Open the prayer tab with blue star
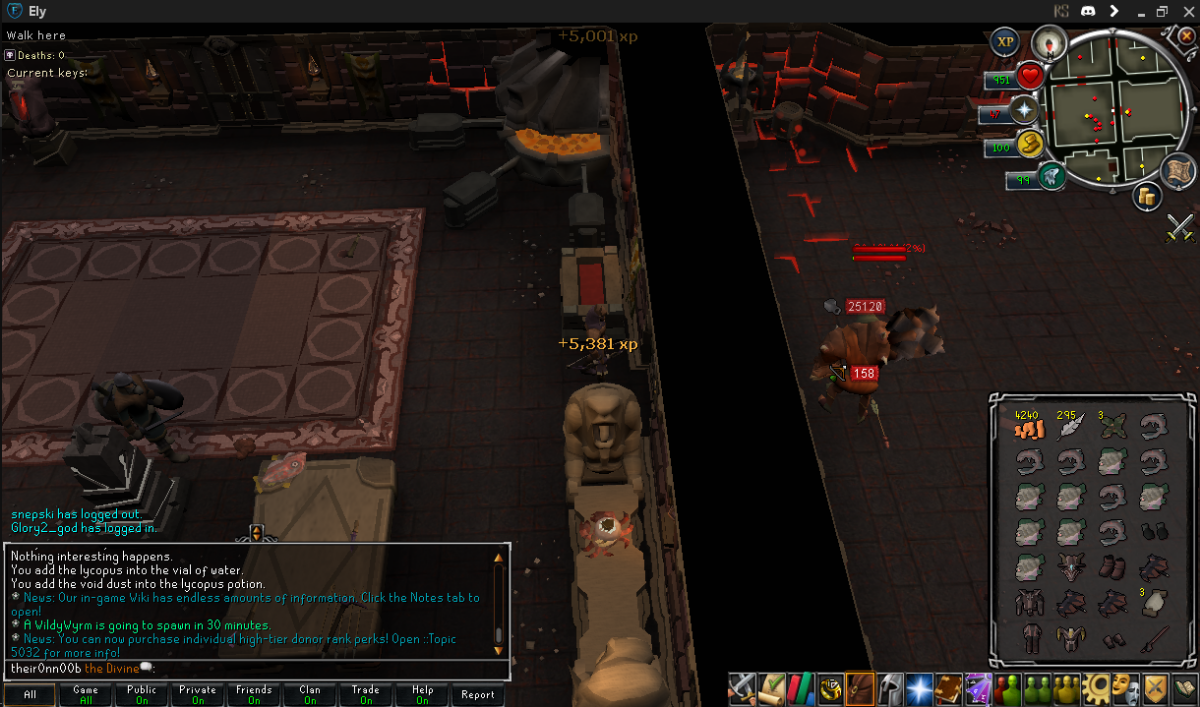 pos(918,687)
